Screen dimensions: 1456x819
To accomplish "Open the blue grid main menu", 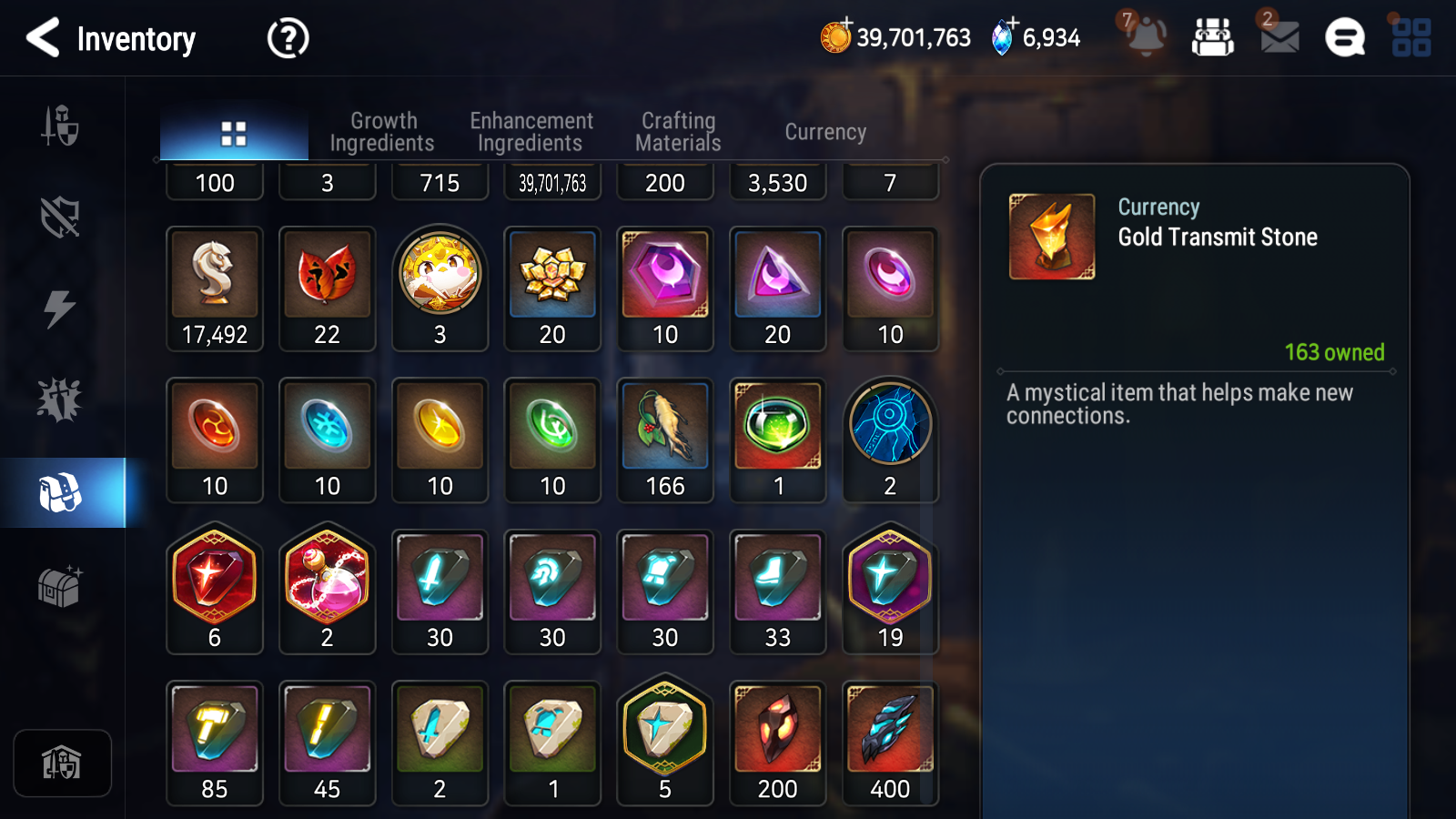I will pyautogui.click(x=1411, y=38).
